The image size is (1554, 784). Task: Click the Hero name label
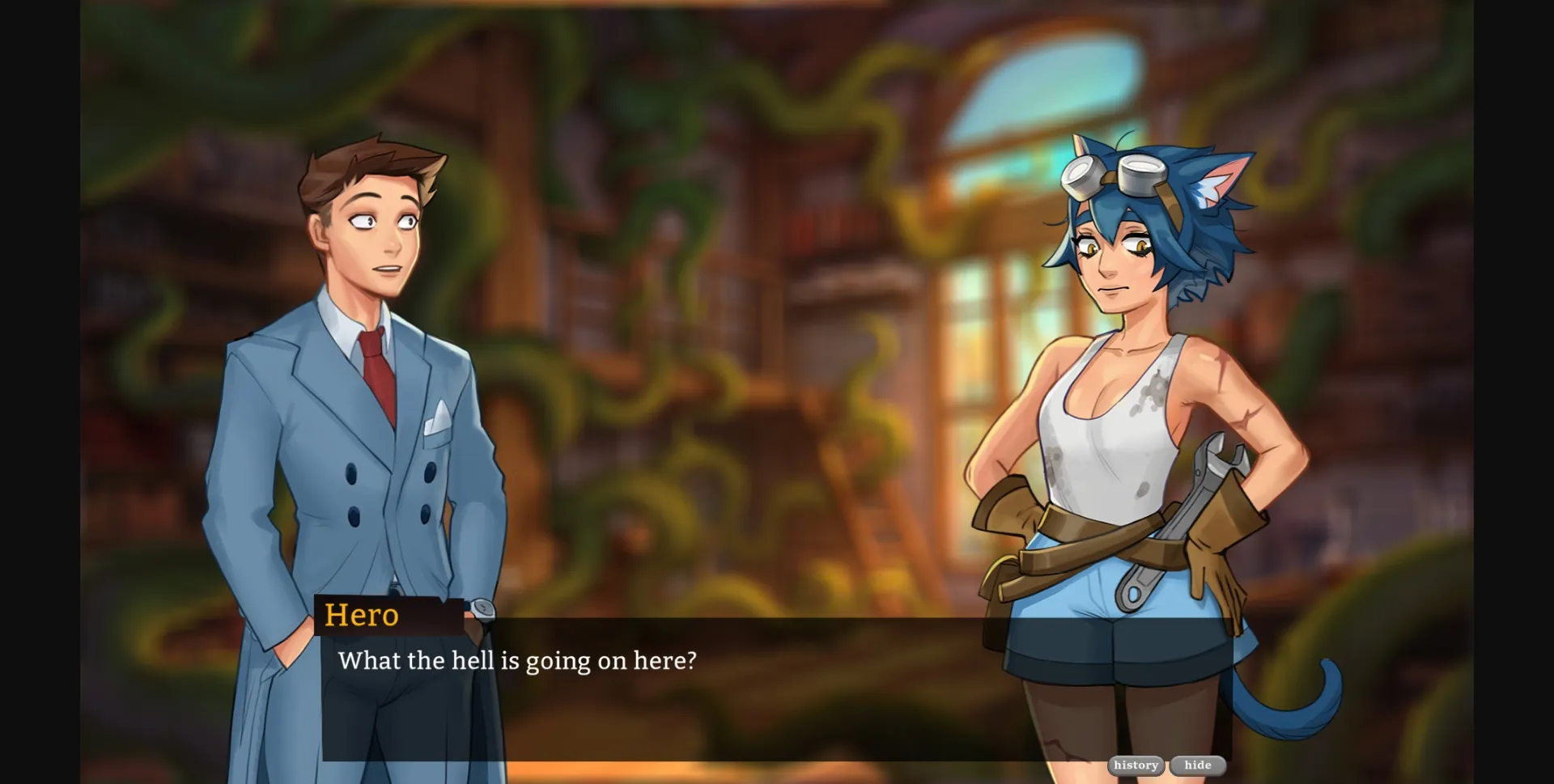point(363,616)
